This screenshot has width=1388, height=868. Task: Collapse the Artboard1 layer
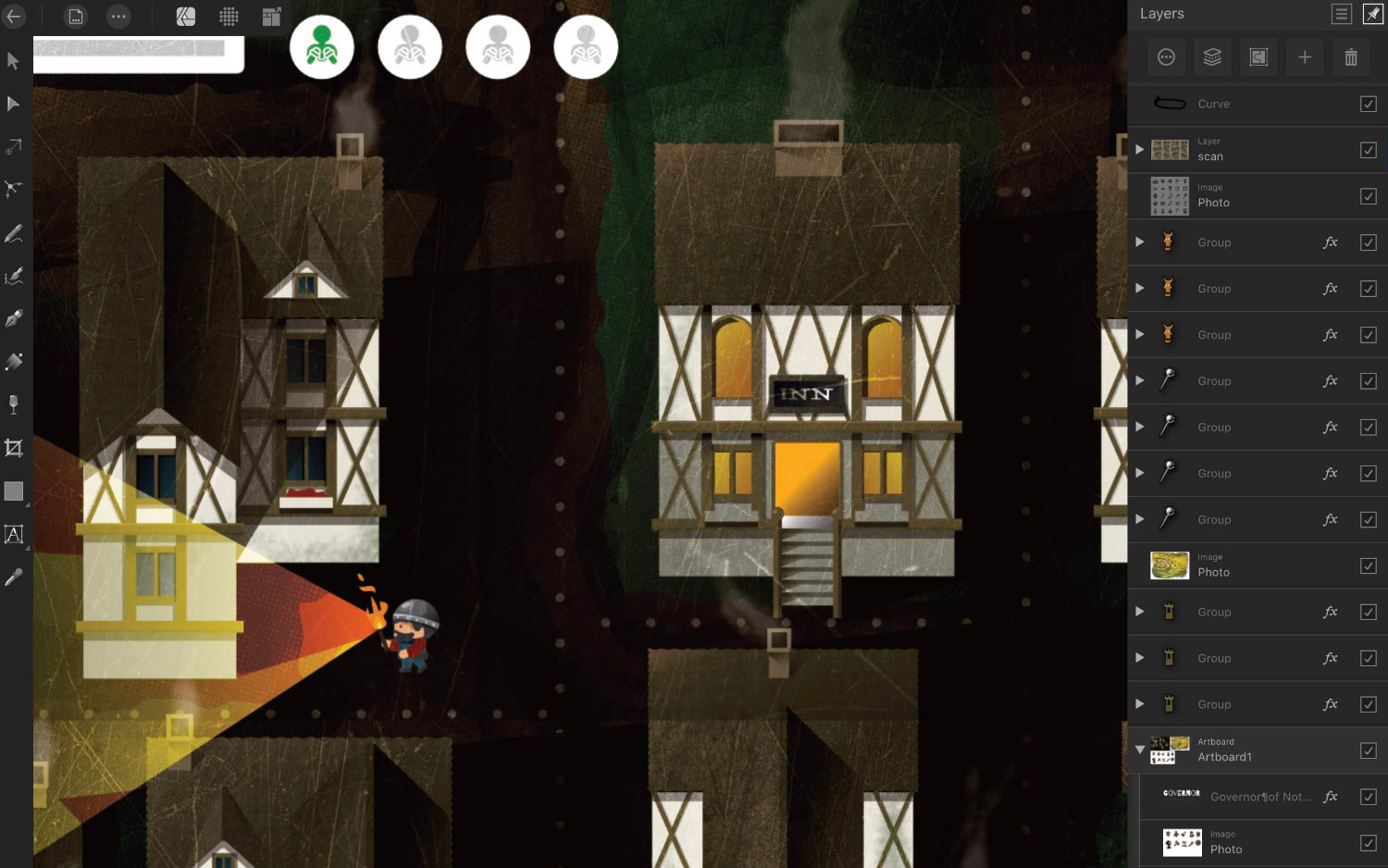[x=1140, y=750]
